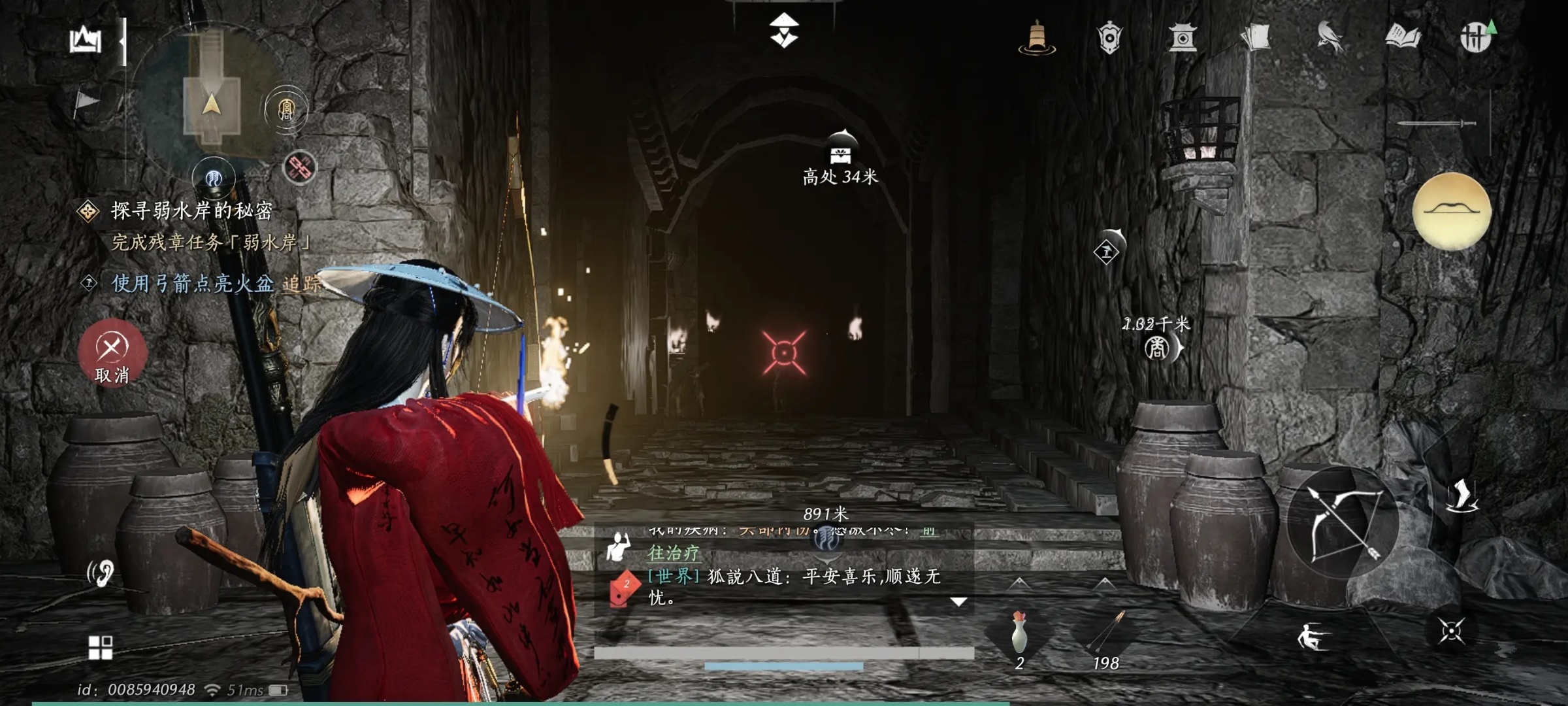Fire an arrow with the bow attack button
The width and height of the screenshot is (1568, 706).
pyautogui.click(x=1343, y=523)
